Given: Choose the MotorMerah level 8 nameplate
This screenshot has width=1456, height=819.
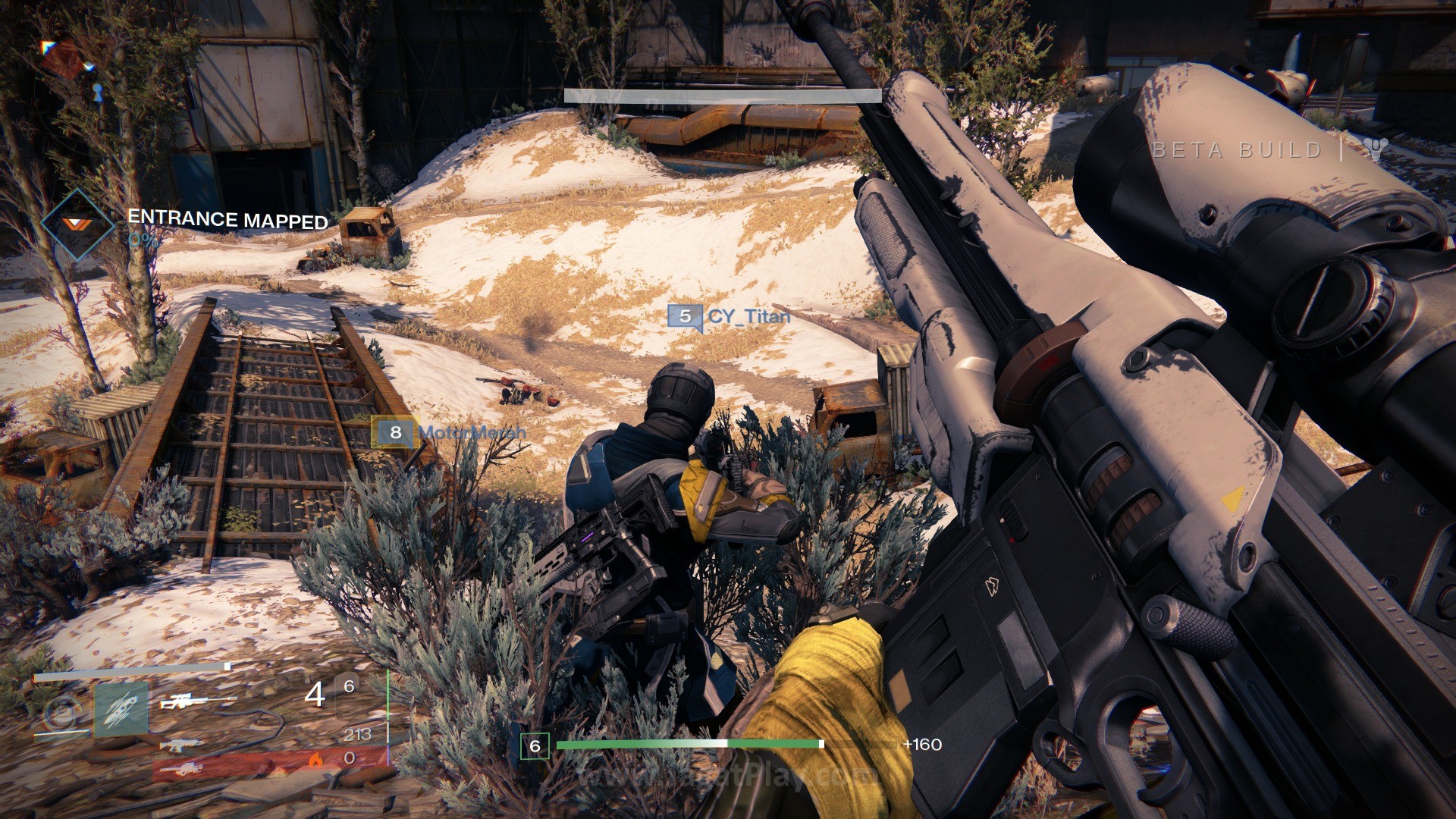Looking at the screenshot, I should pos(449,432).
